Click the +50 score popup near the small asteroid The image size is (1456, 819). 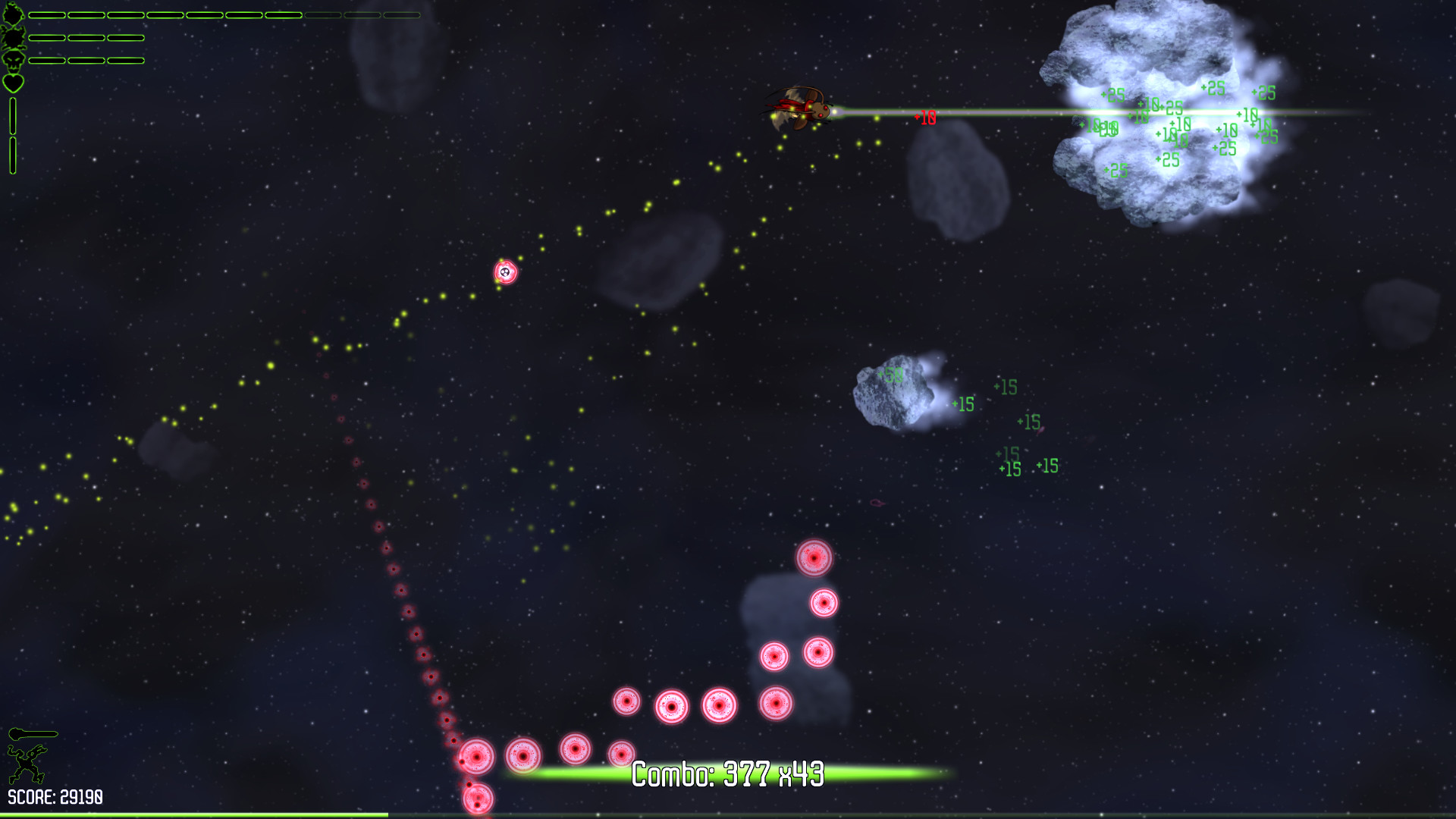click(891, 375)
